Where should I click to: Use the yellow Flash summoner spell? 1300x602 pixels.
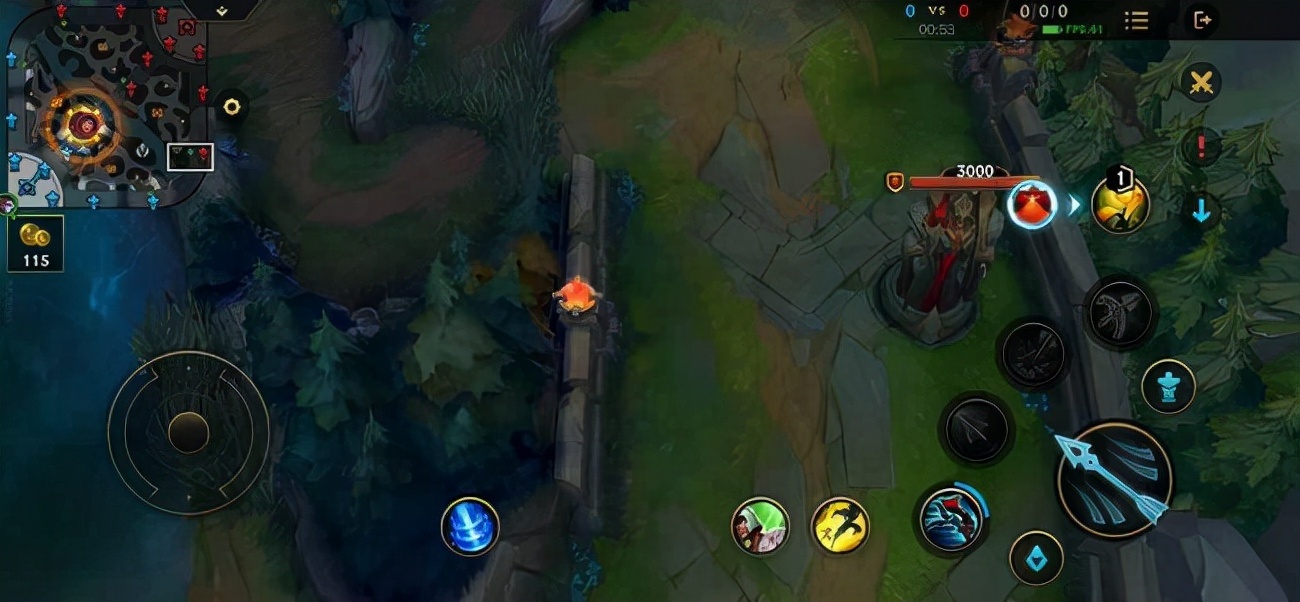(x=840, y=526)
